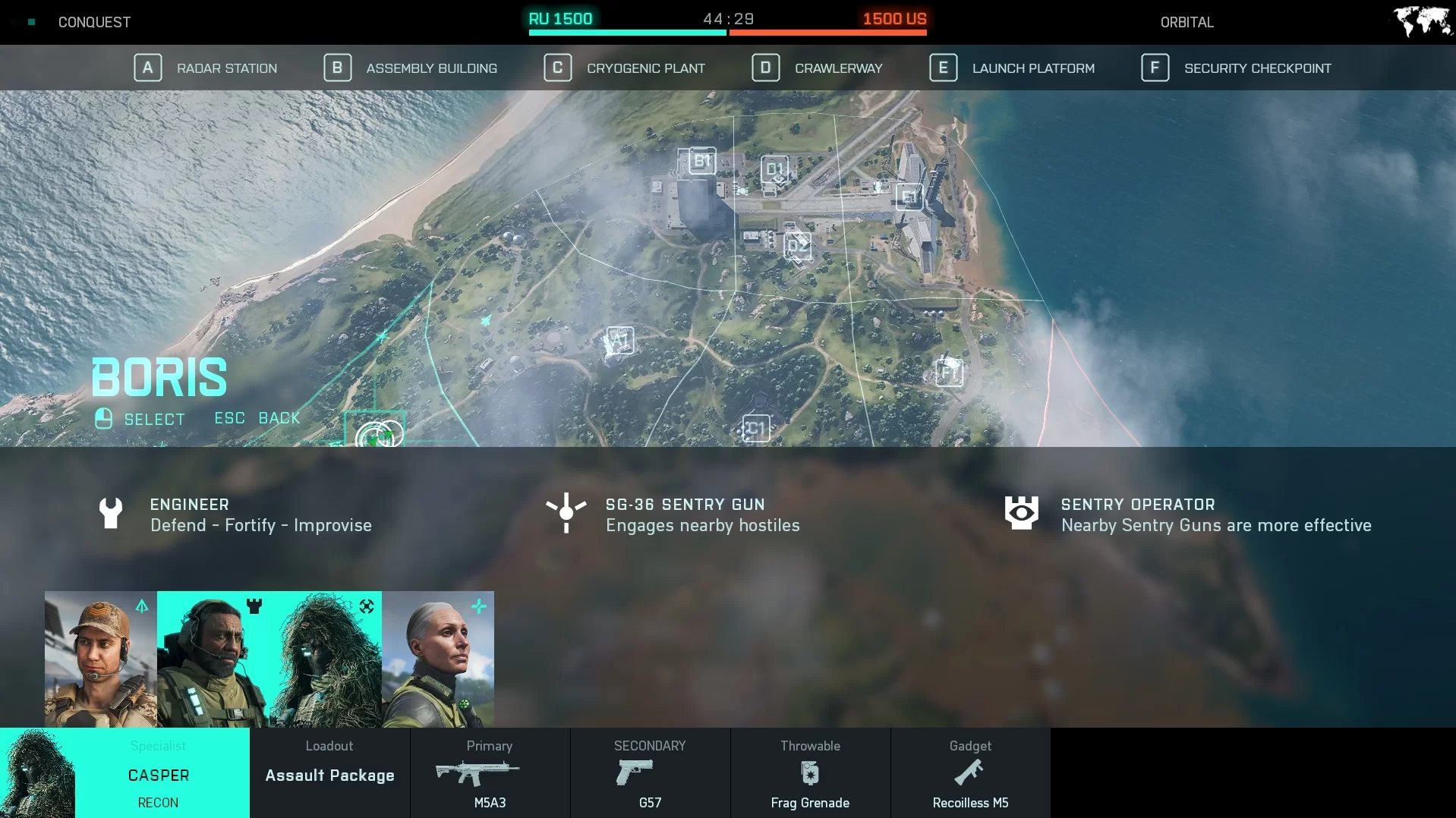
Task: Change the M5A3 primary weapon
Action: coord(490,773)
